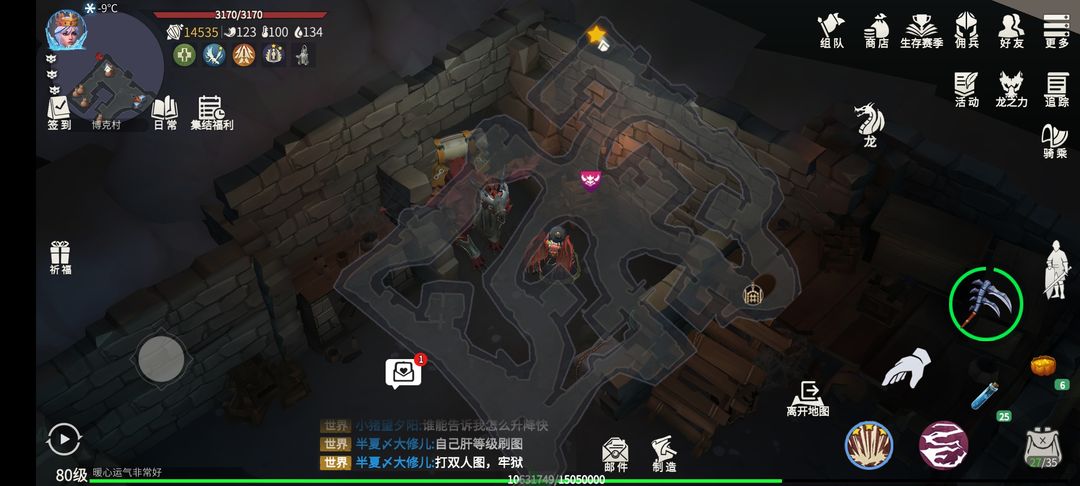Open the 祈福 blessing gift icon
Viewport: 1080px width, 486px height.
pyautogui.click(x=60, y=256)
